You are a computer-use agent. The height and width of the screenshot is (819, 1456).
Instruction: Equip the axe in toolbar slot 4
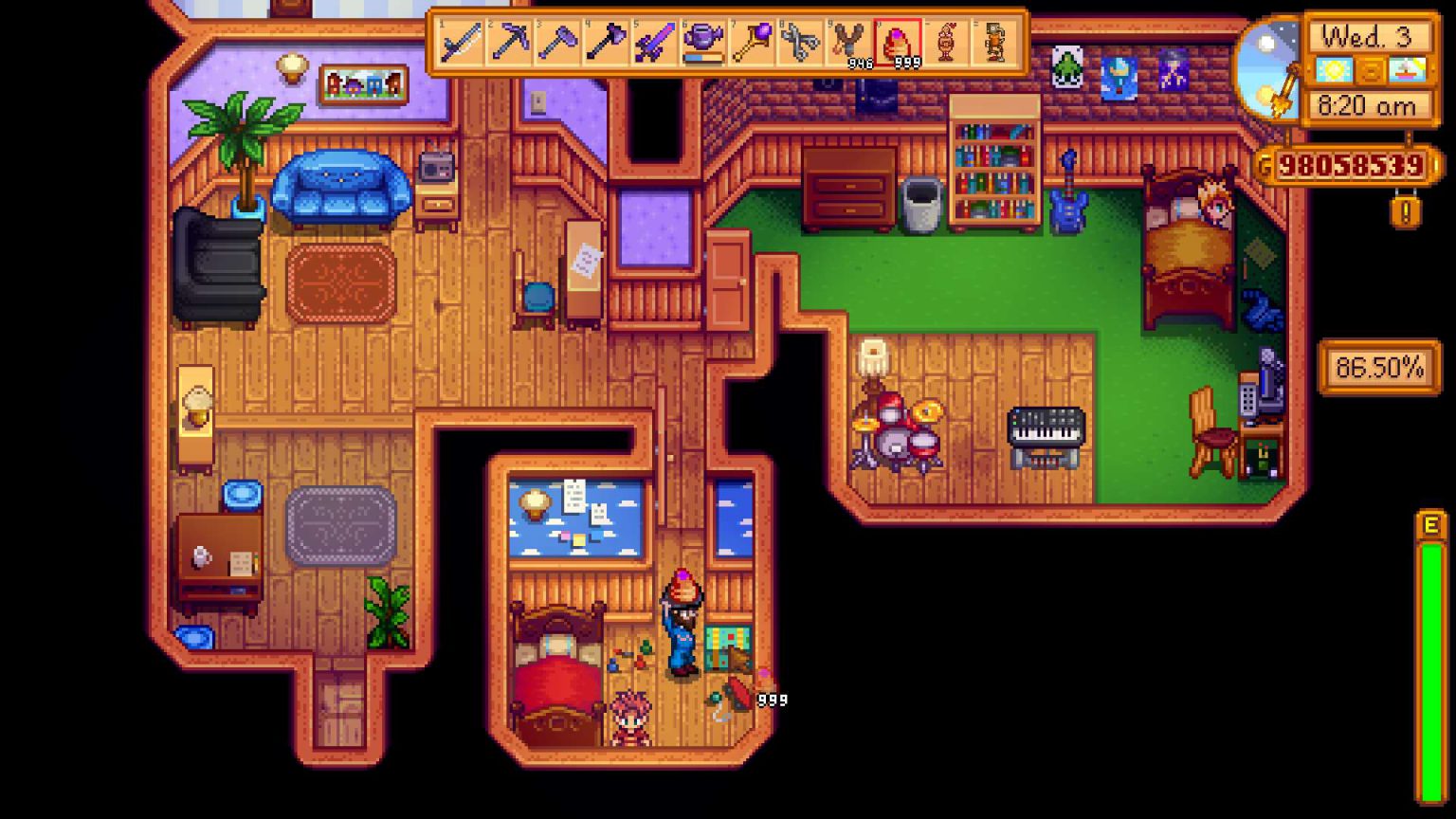(x=604, y=42)
